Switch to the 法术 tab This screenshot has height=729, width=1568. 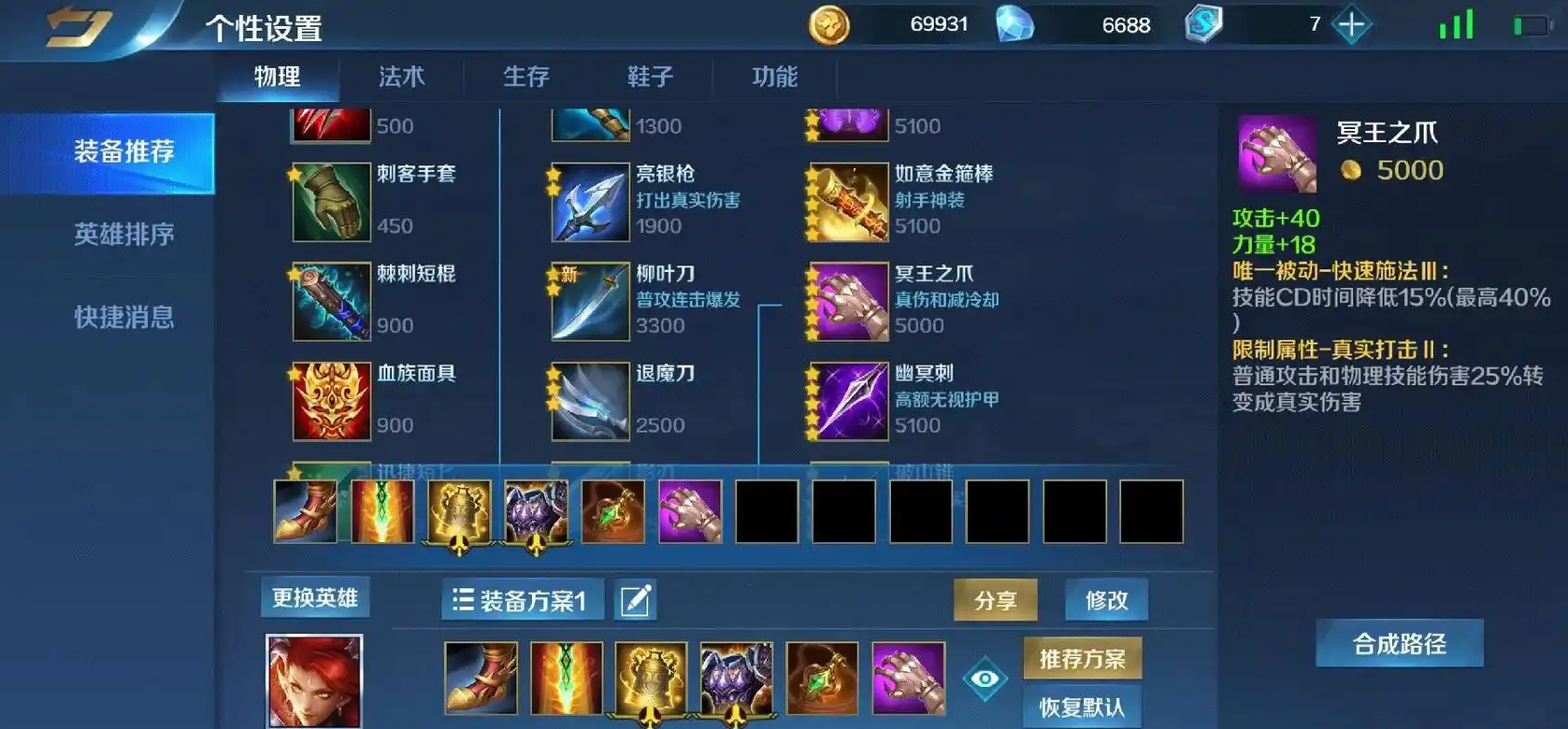coord(402,77)
